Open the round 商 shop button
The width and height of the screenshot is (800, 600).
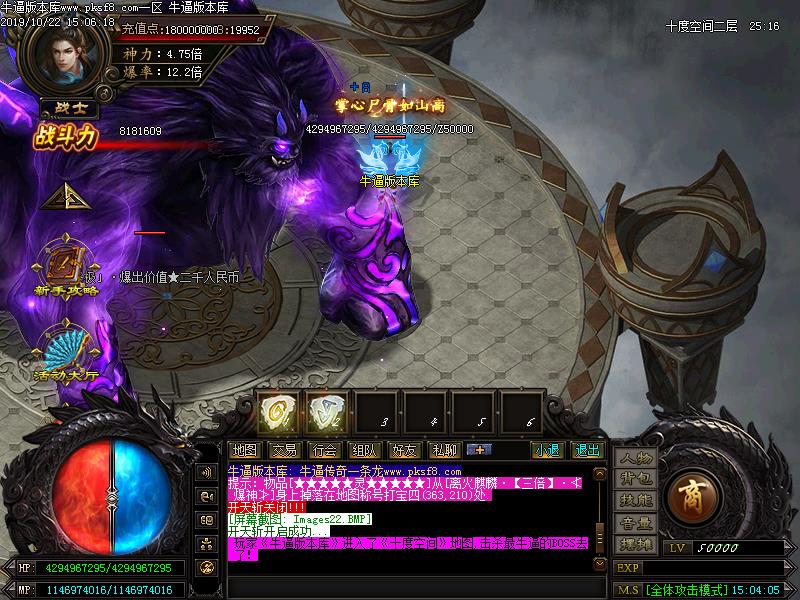[x=691, y=498]
